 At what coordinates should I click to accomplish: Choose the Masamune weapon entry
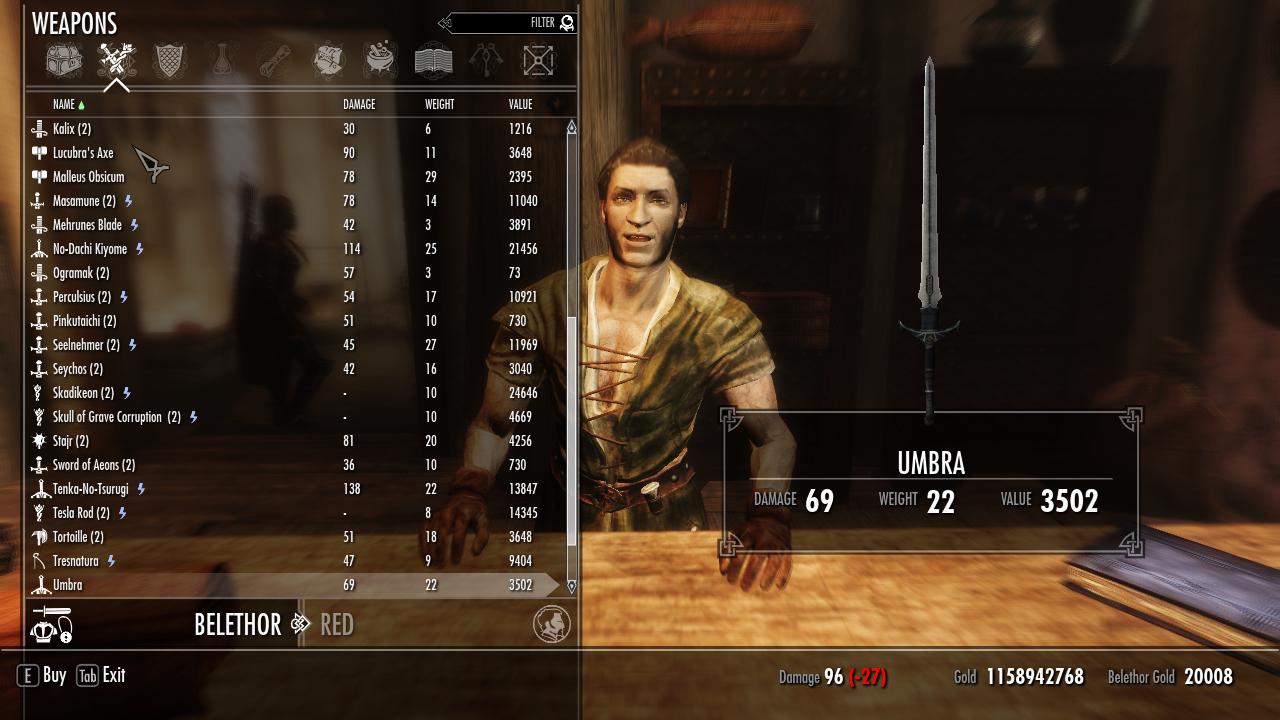click(84, 201)
